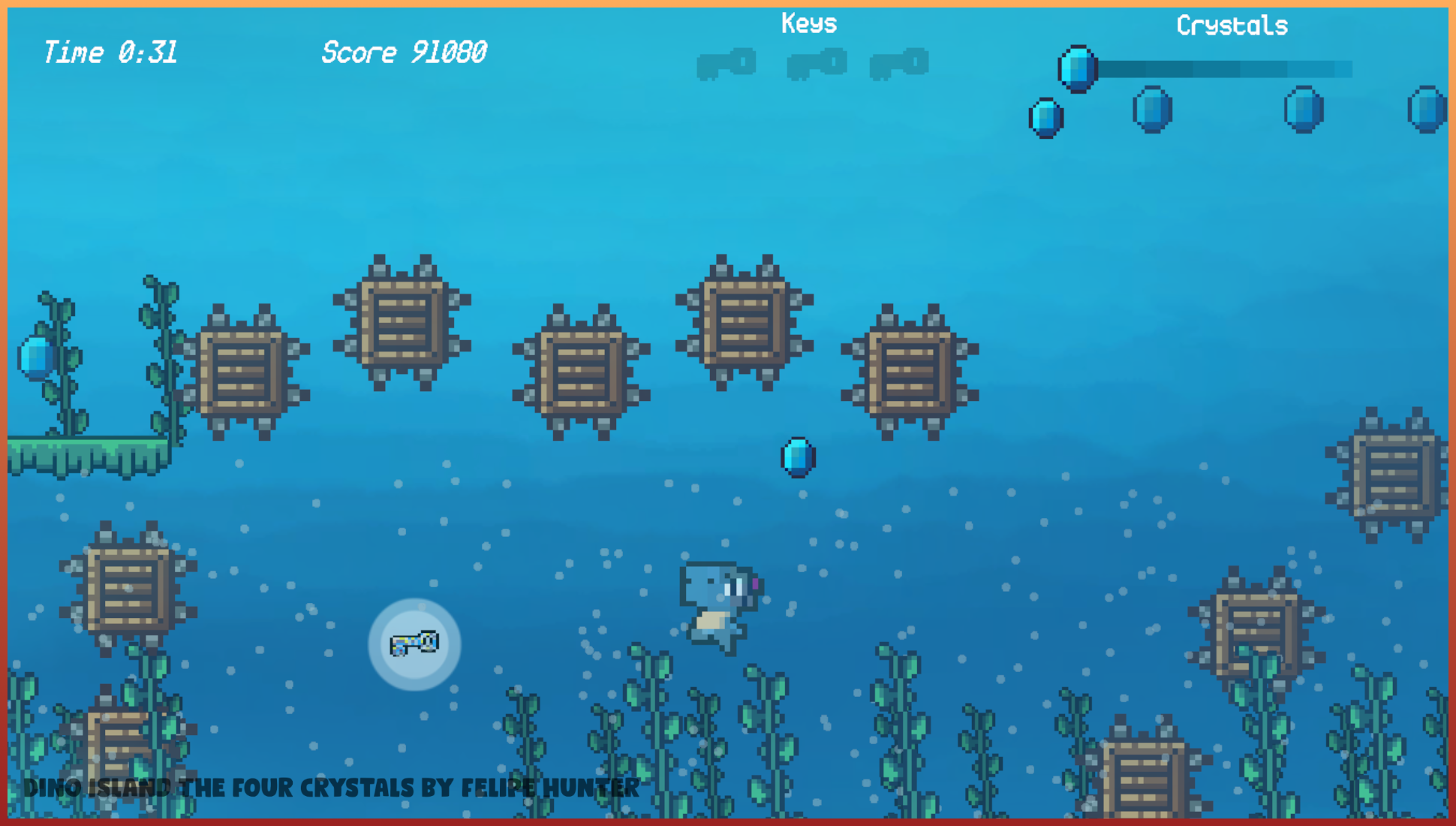Click the Keys header label
Image resolution: width=1456 pixels, height=826 pixels.
click(808, 23)
